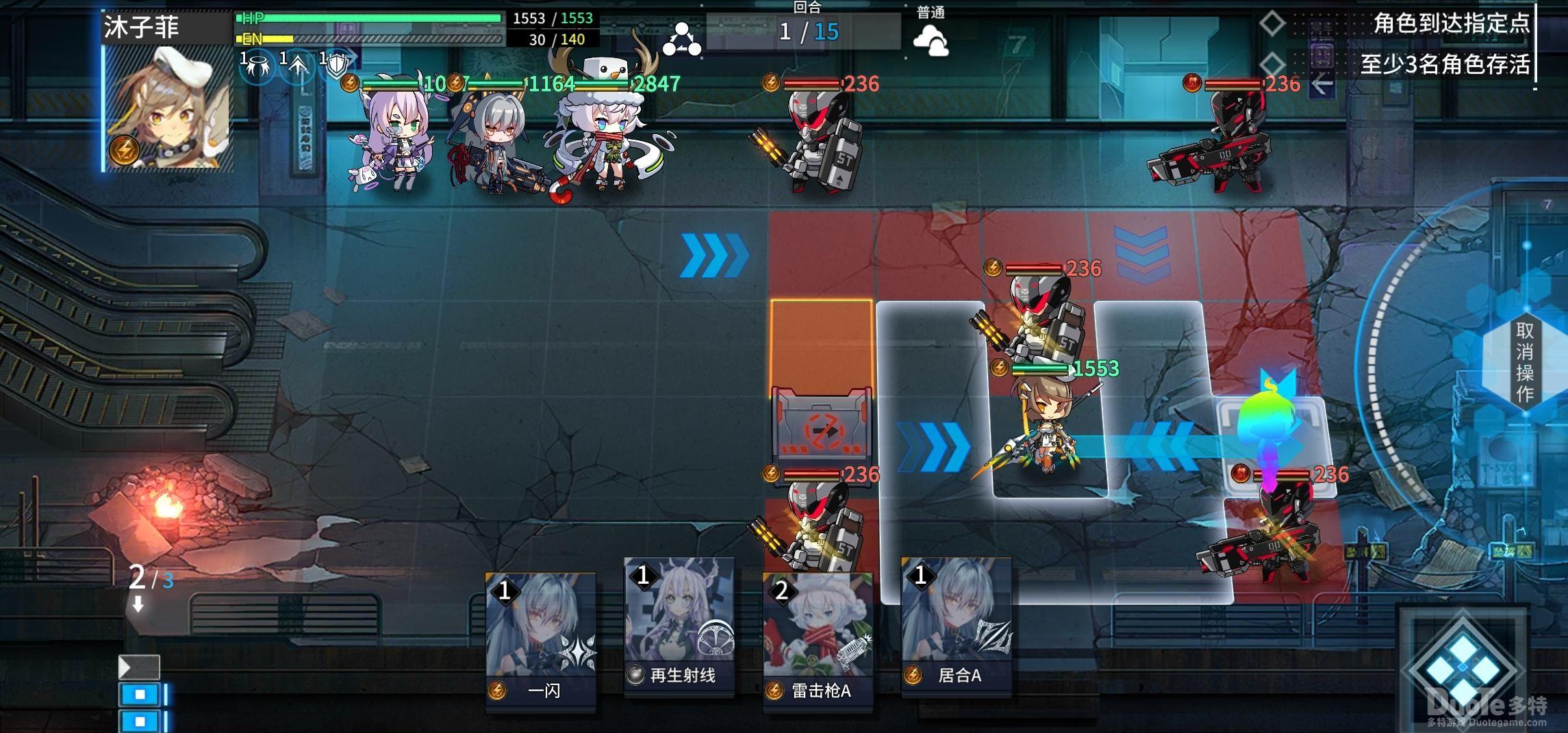Inspect the halo wings buff icon
This screenshot has height=733, width=1568.
[258, 67]
